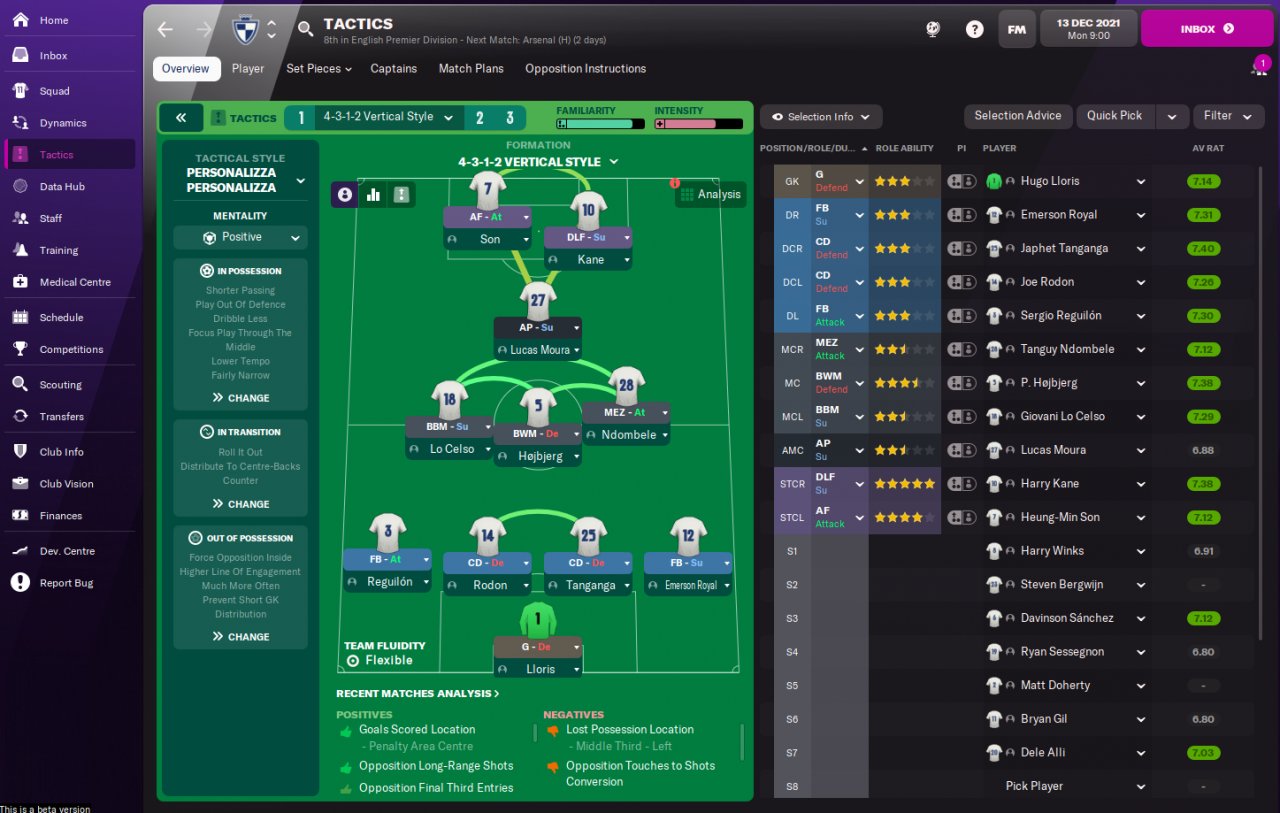This screenshot has width=1280, height=813.
Task: Click the Quick Pick button
Action: [x=1114, y=116]
